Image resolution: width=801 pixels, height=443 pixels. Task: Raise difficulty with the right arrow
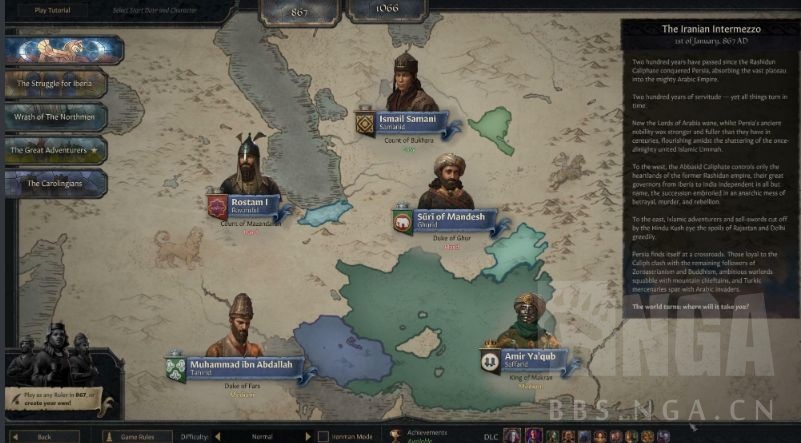pyautogui.click(x=305, y=436)
